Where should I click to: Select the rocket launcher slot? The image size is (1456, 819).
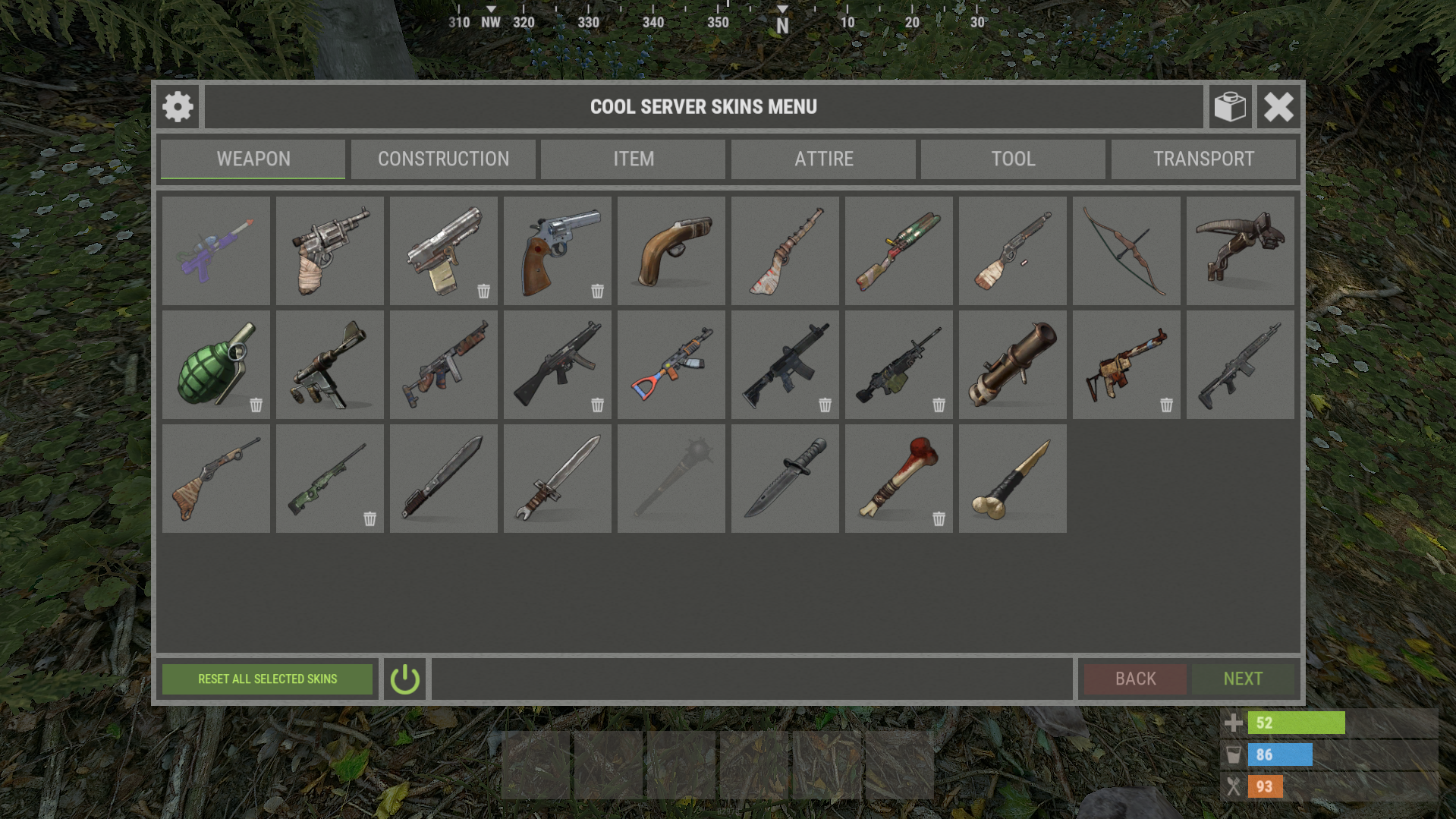click(x=1012, y=364)
